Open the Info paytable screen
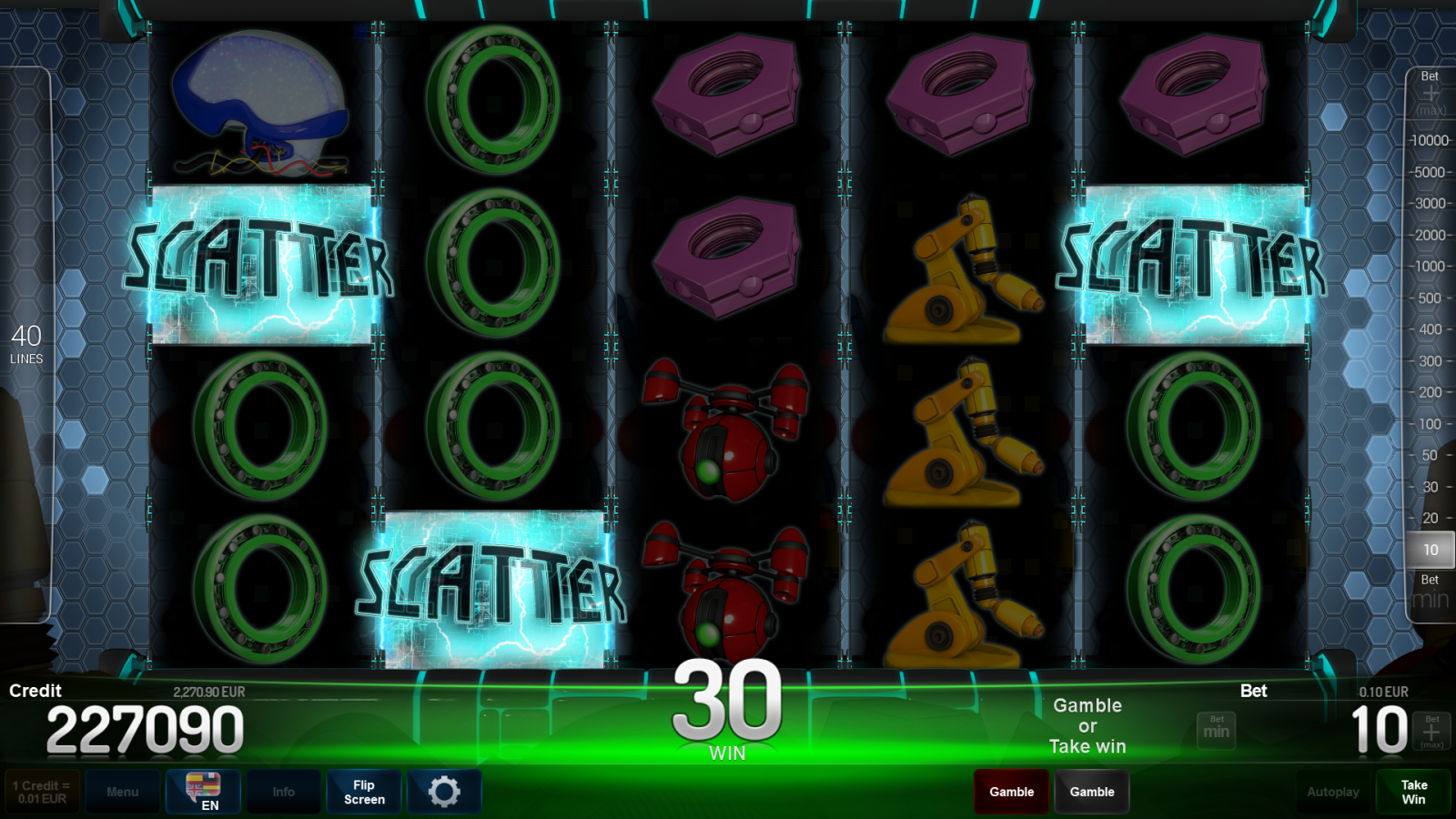The height and width of the screenshot is (819, 1456). click(x=283, y=792)
